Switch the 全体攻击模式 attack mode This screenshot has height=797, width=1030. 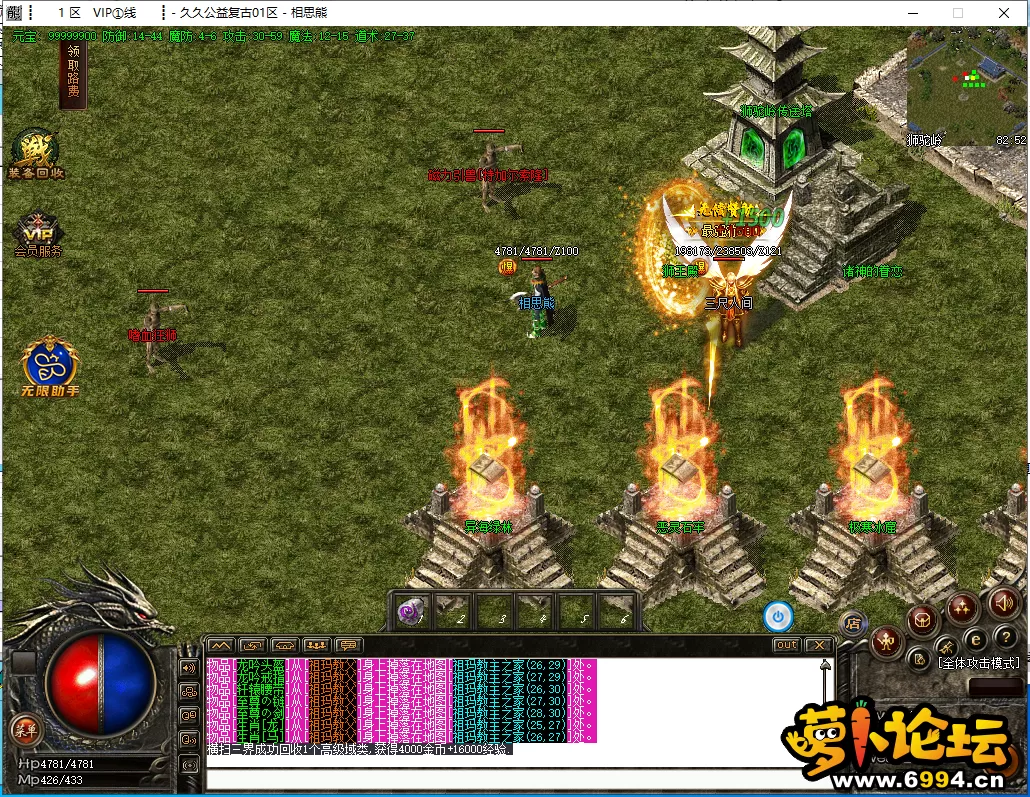[978, 662]
